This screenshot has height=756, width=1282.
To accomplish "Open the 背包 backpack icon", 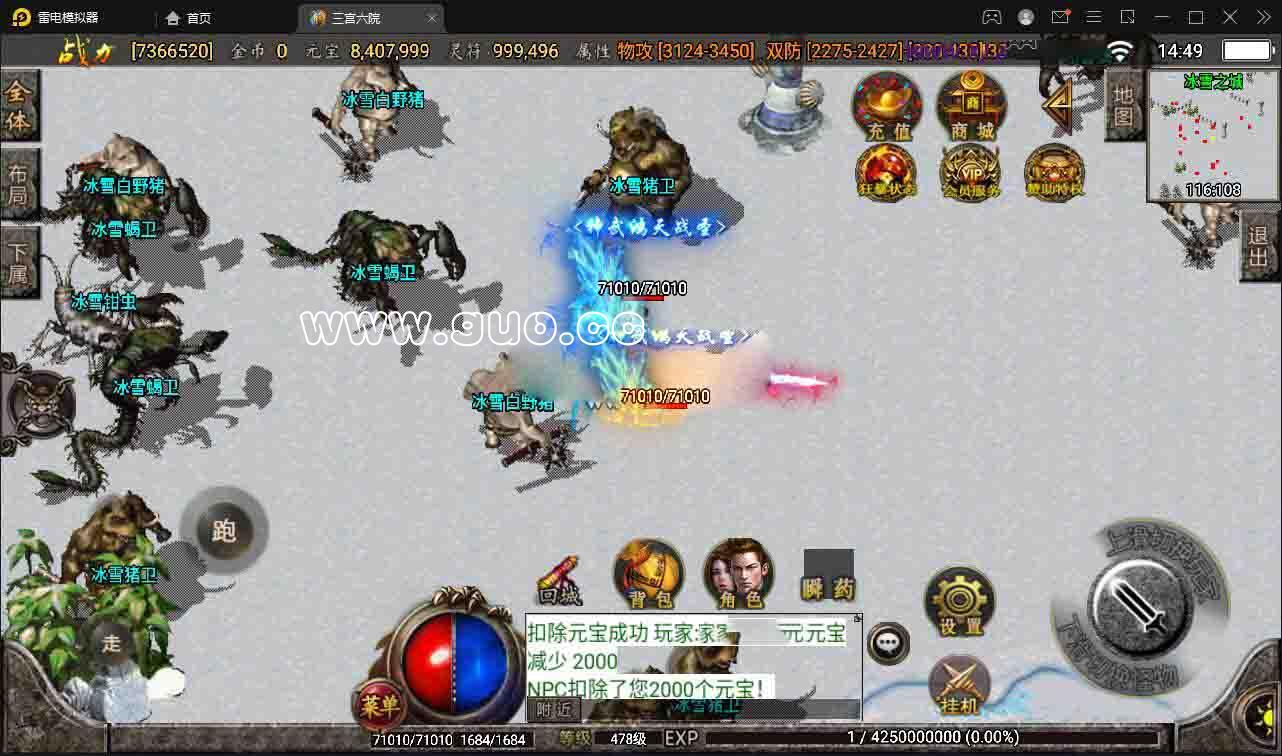I will point(648,573).
